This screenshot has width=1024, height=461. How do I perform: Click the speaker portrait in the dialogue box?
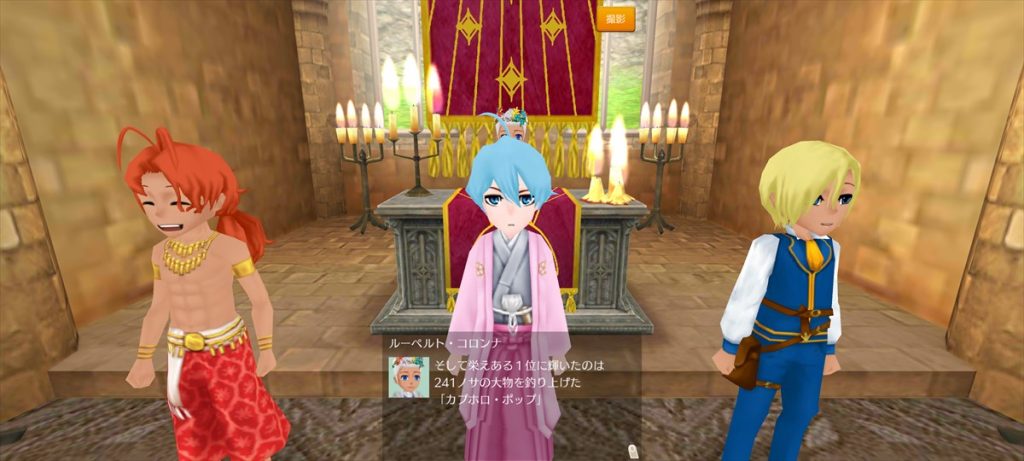(408, 377)
